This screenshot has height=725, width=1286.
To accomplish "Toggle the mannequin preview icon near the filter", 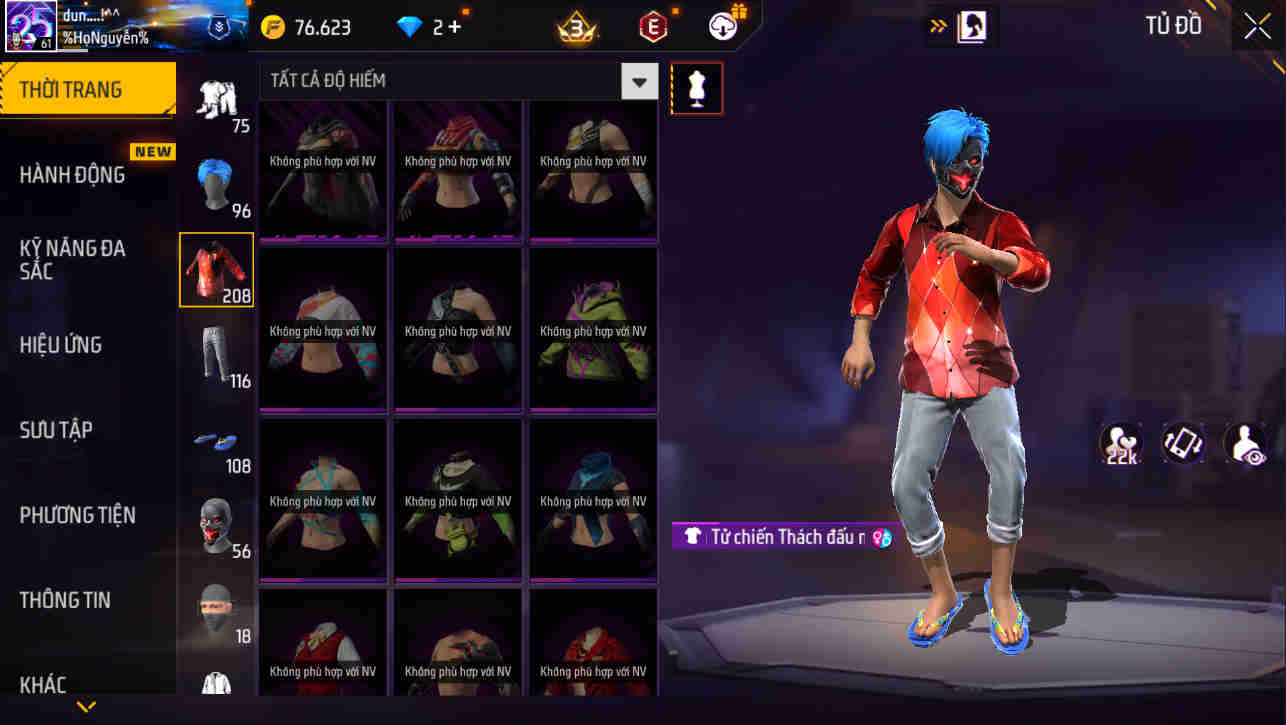I will pyautogui.click(x=697, y=88).
